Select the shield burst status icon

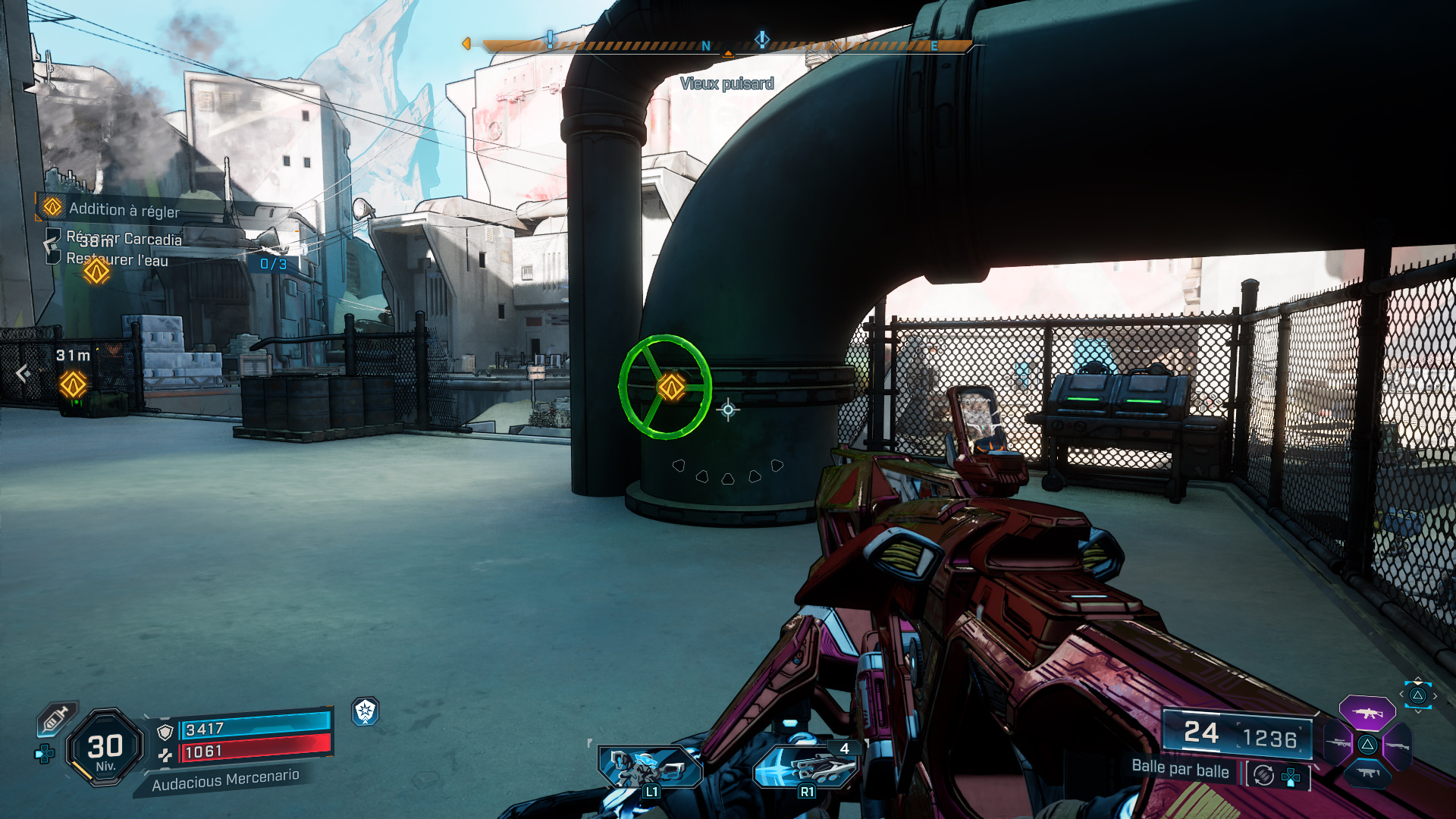pyautogui.click(x=366, y=711)
